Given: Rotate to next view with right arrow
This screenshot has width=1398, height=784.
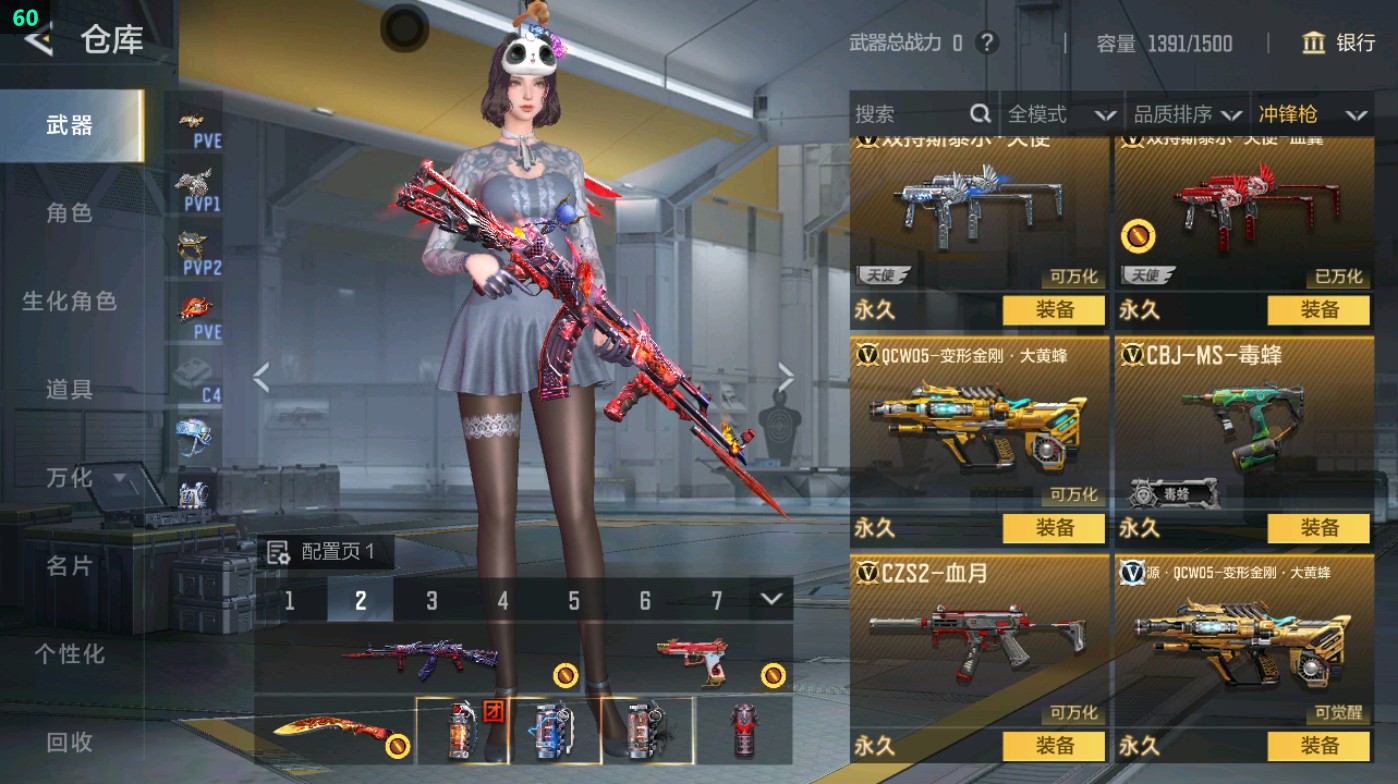Looking at the screenshot, I should click(x=786, y=378).
